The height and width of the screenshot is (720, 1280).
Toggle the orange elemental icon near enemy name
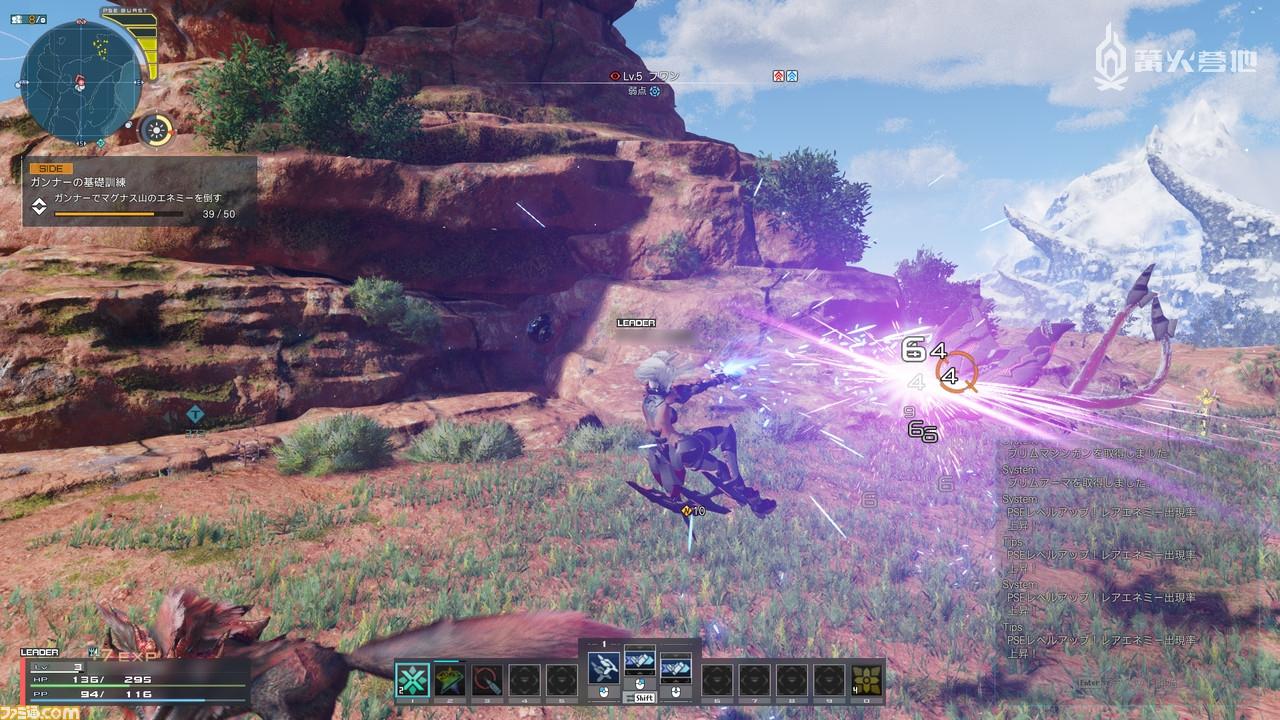pyautogui.click(x=779, y=76)
